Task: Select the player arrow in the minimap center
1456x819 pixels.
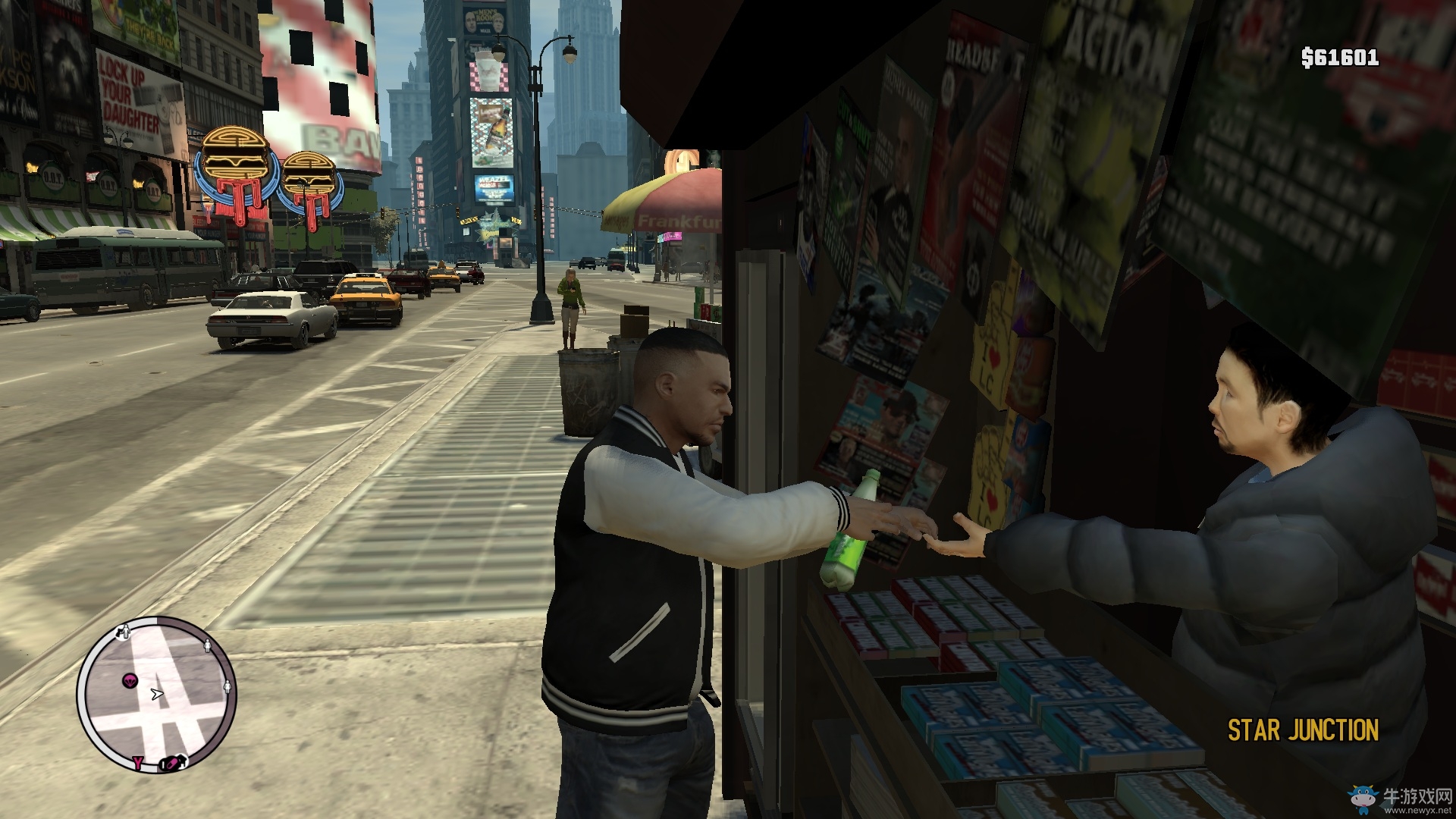Action: 158,694
